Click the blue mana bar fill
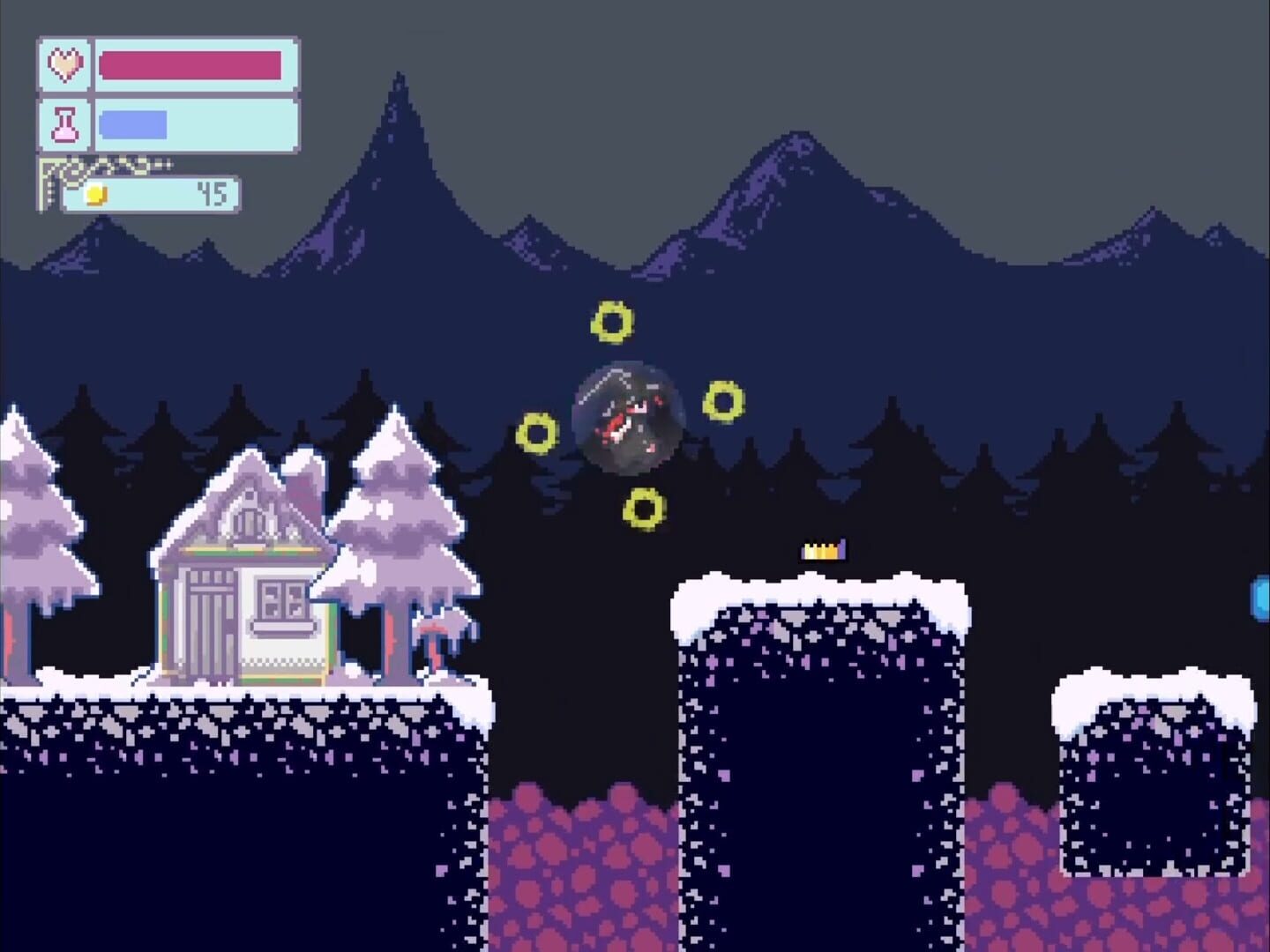Viewport: 1270px width, 952px height. 132,123
